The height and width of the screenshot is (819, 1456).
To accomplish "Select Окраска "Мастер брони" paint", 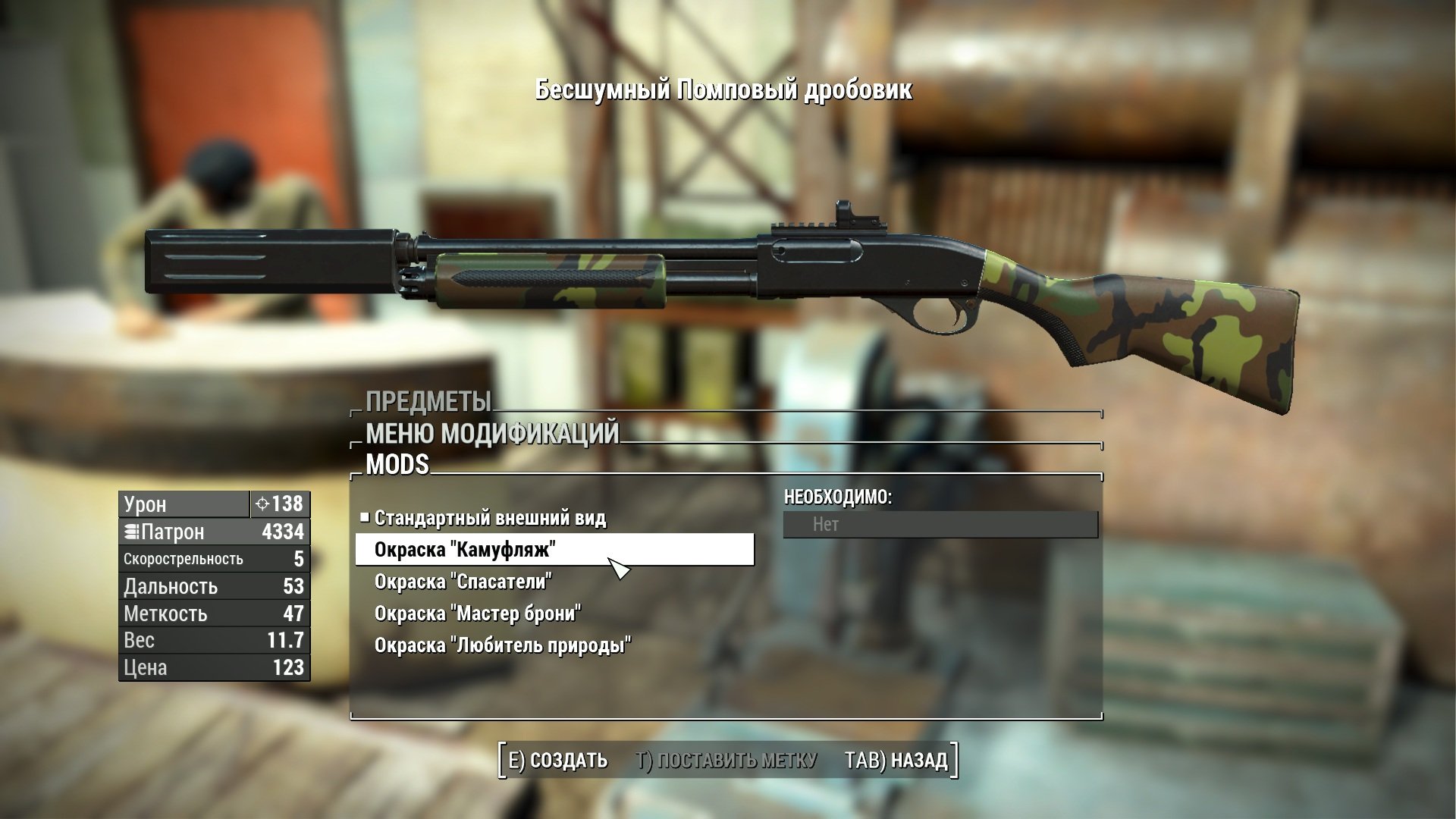I will click(x=477, y=613).
